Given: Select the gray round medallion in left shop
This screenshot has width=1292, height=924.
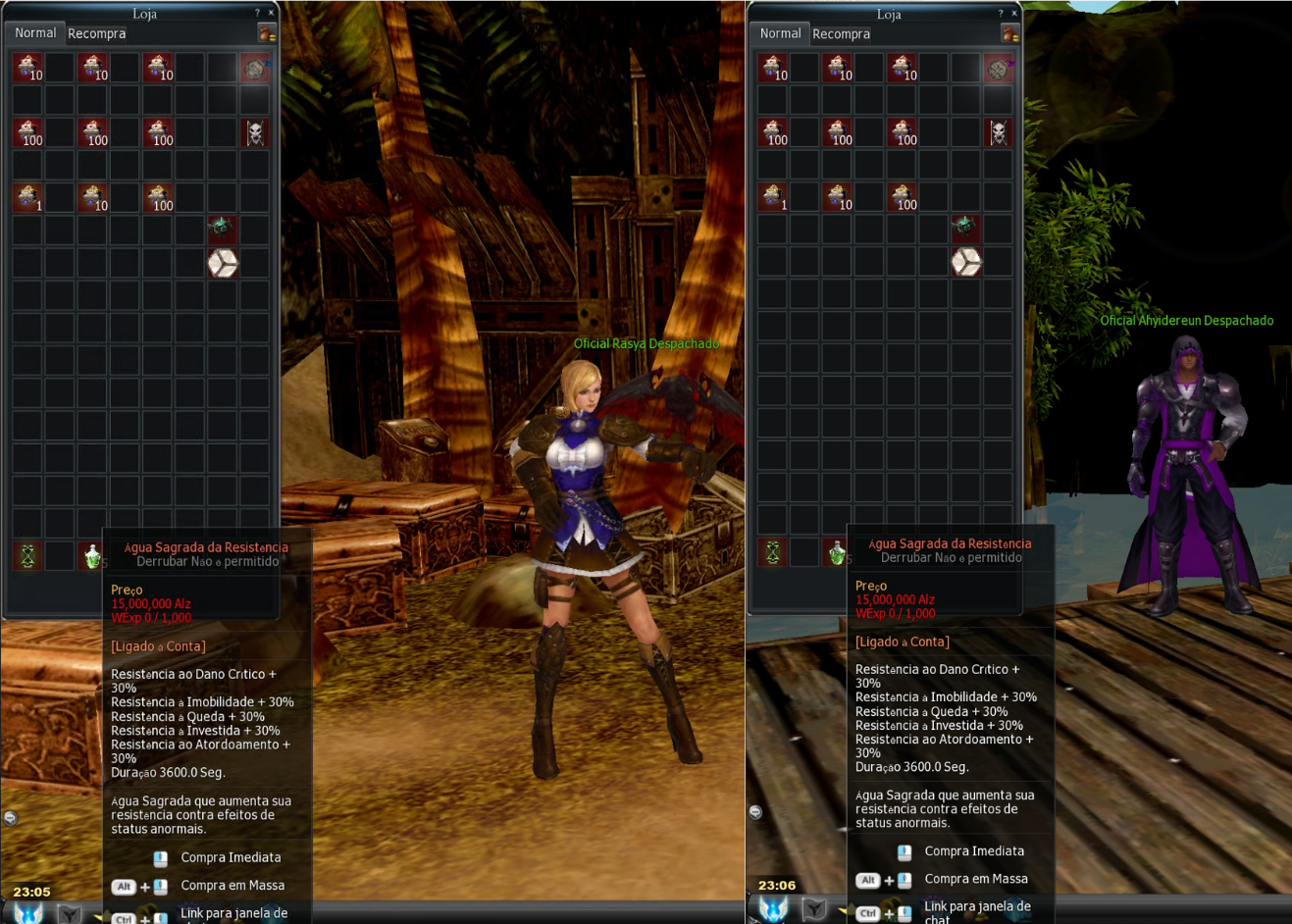Looking at the screenshot, I should [x=255, y=69].
